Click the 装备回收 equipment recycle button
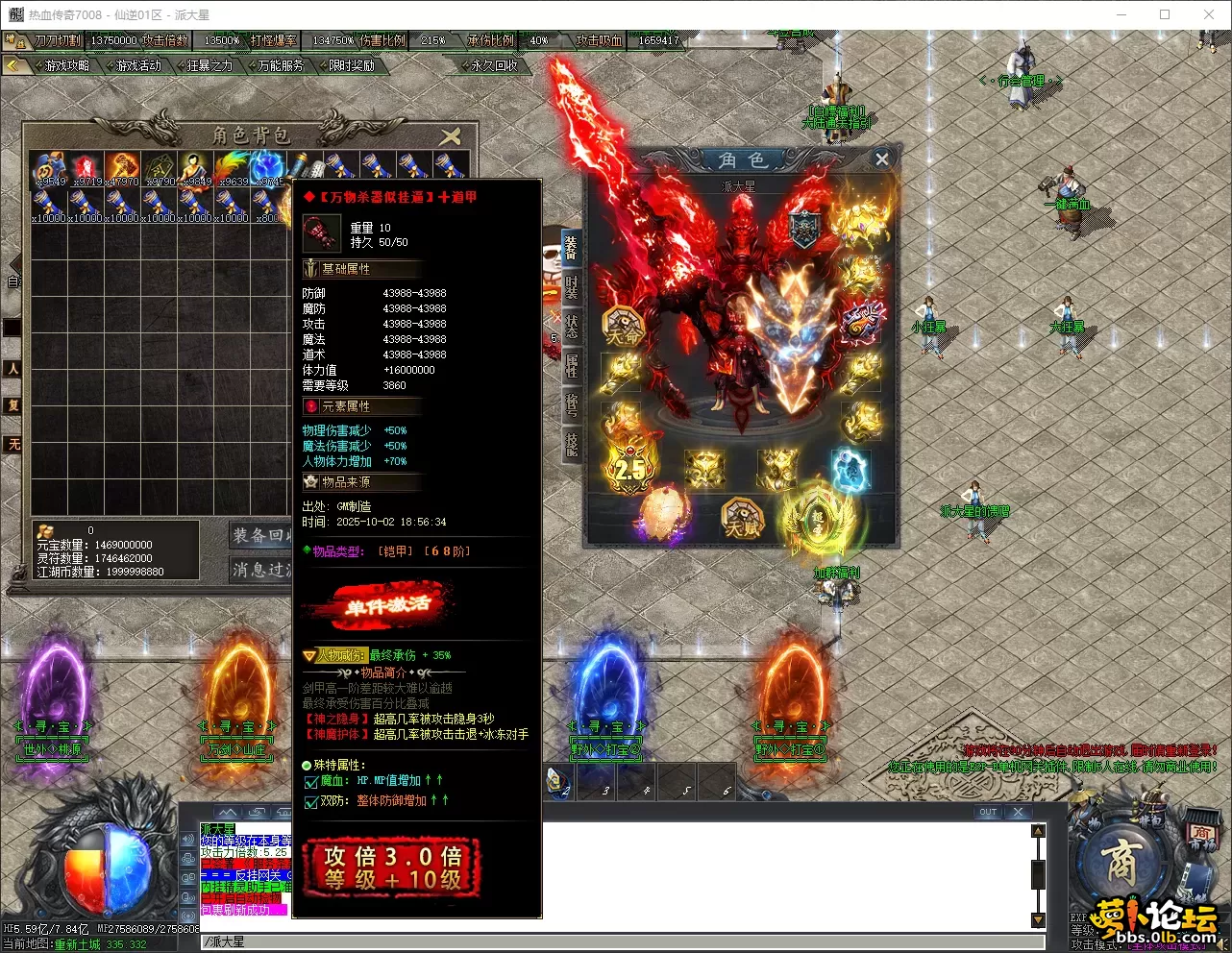The image size is (1232, 953). coord(261,535)
